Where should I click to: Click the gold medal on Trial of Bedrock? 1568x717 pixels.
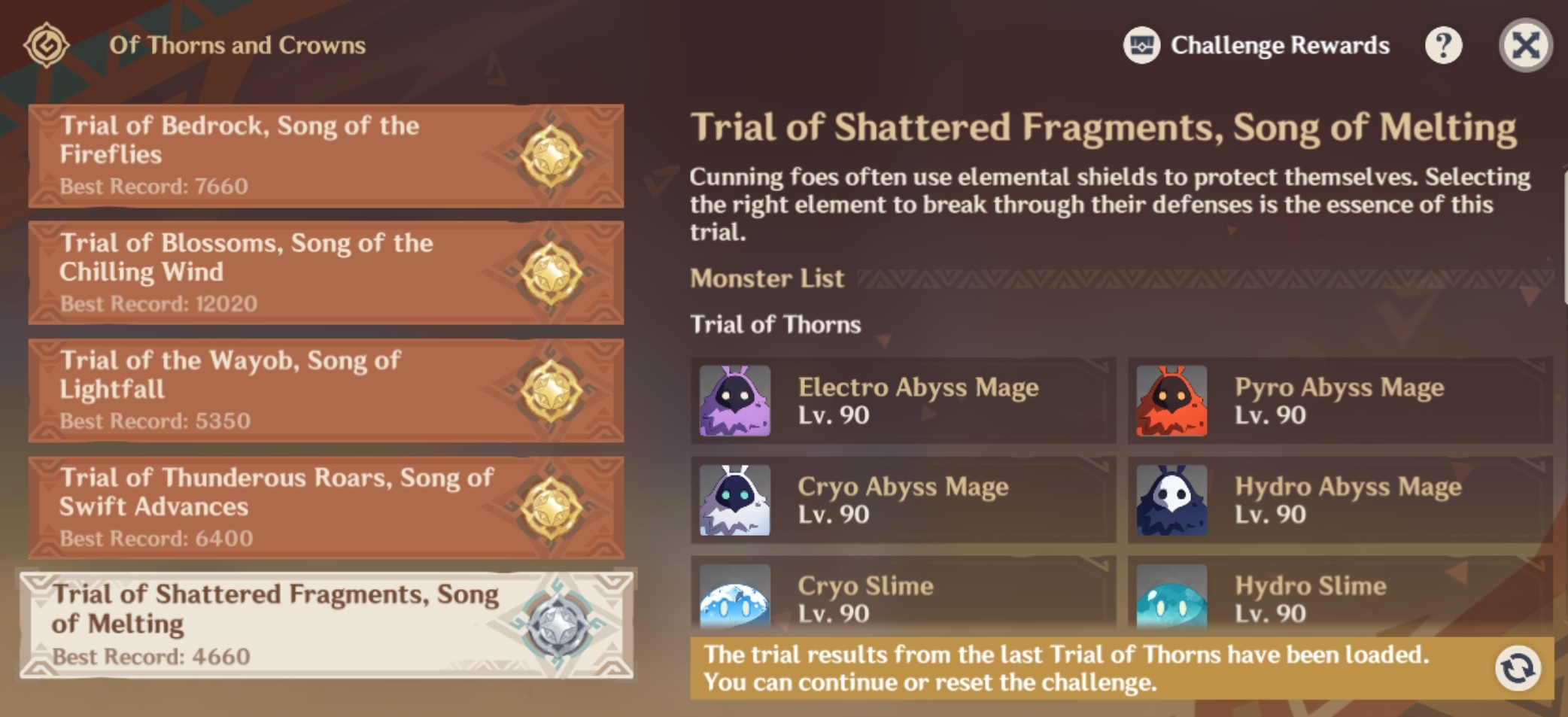(553, 155)
